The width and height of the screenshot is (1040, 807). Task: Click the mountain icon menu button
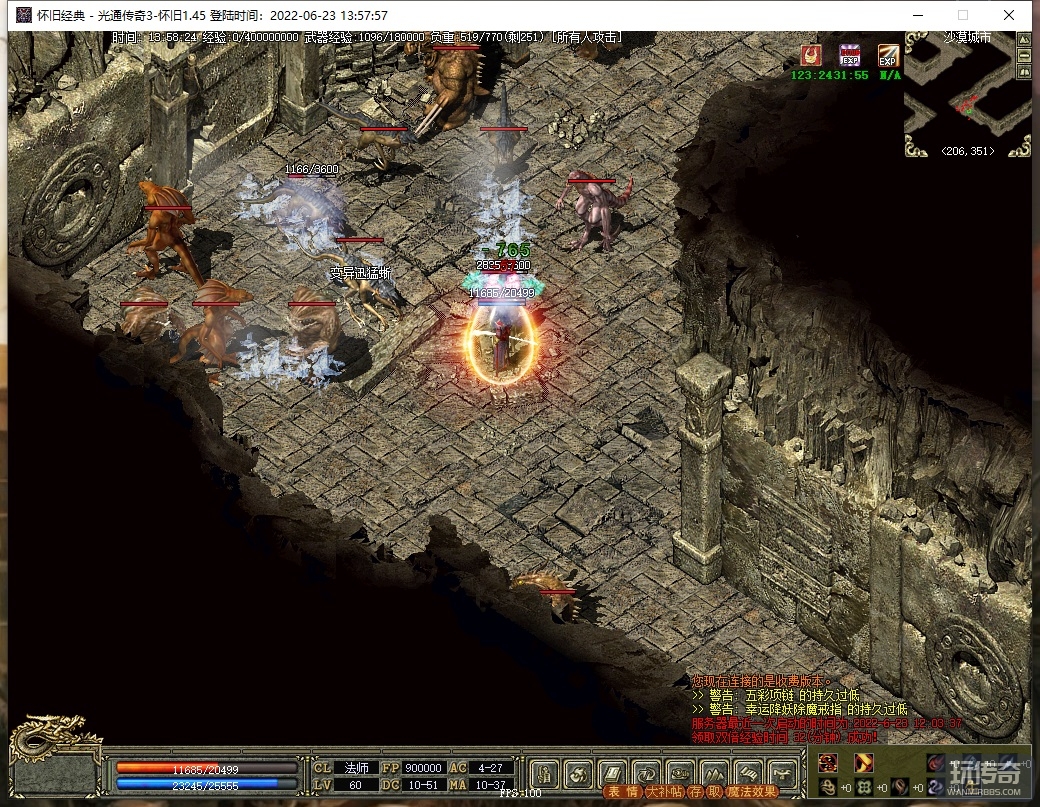coord(714,772)
